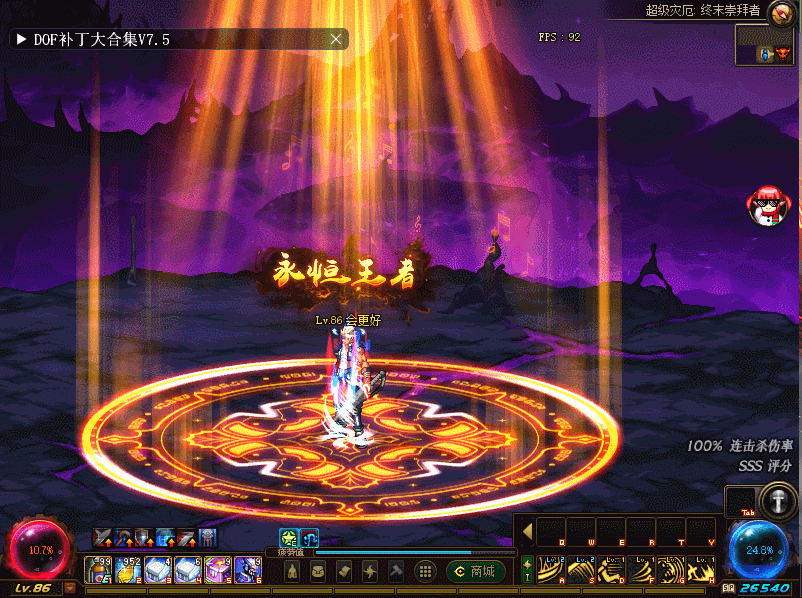Click the round sword button above the mana orb
The width and height of the screenshot is (802, 598).
coord(777,501)
